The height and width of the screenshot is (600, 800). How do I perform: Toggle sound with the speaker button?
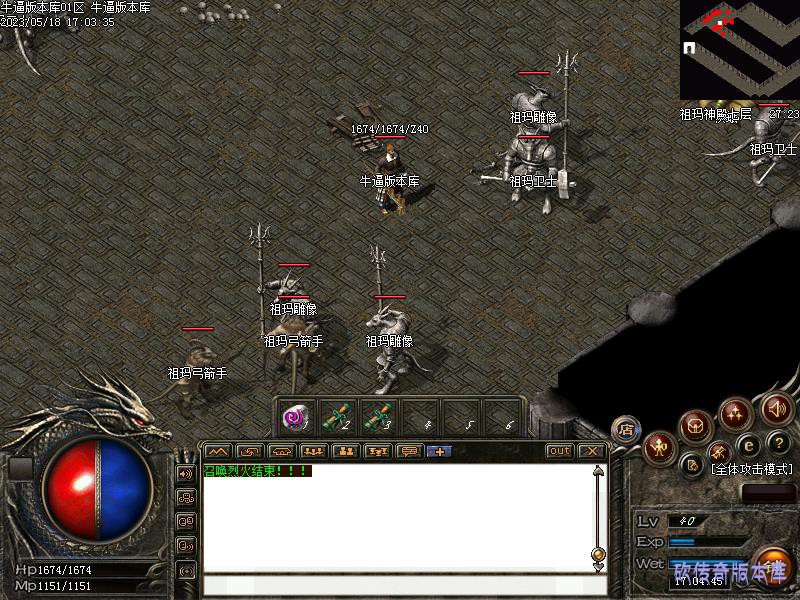pyautogui.click(x=776, y=408)
